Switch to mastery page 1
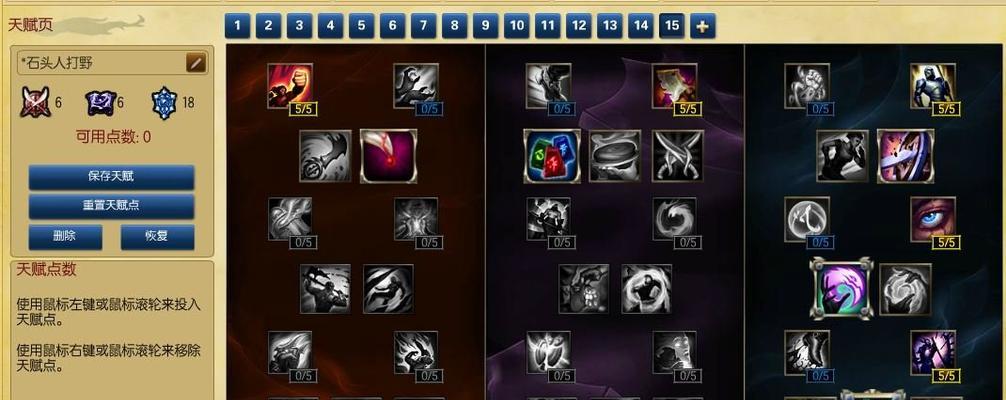The width and height of the screenshot is (1006, 400). click(x=236, y=25)
